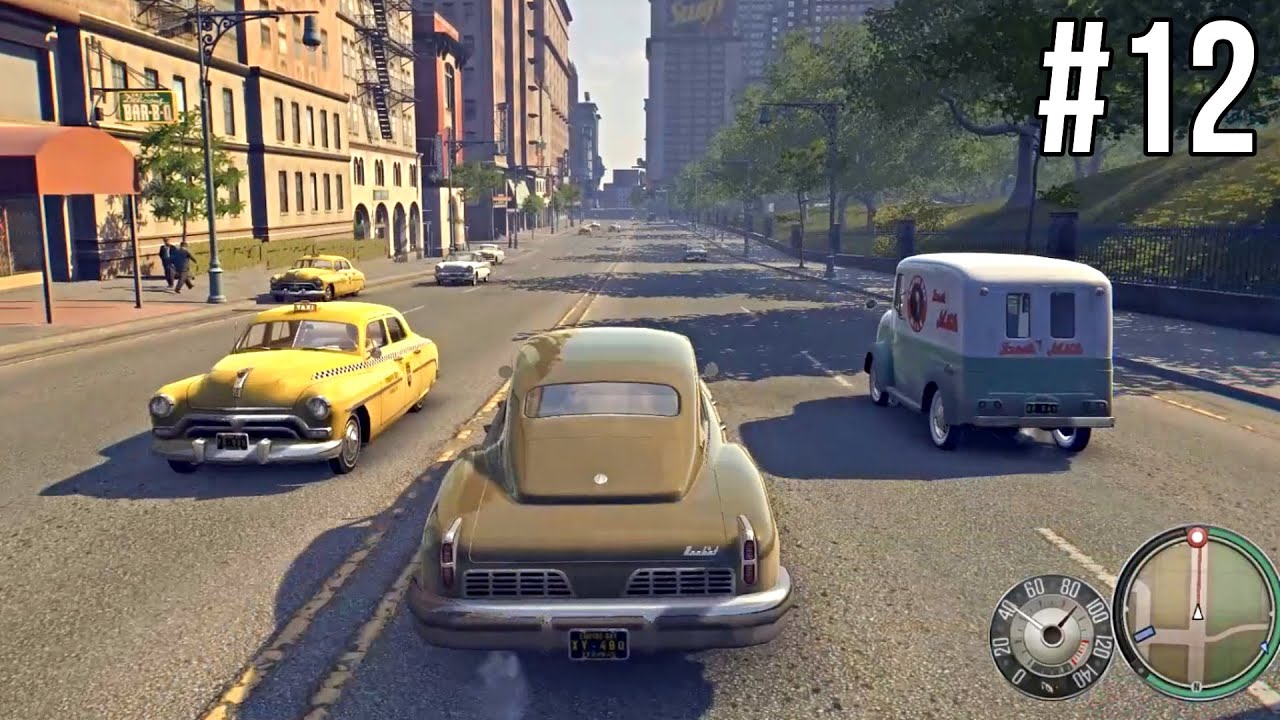
Task: Click the N north indicator on the minimap
Action: pyautogui.click(x=1196, y=684)
